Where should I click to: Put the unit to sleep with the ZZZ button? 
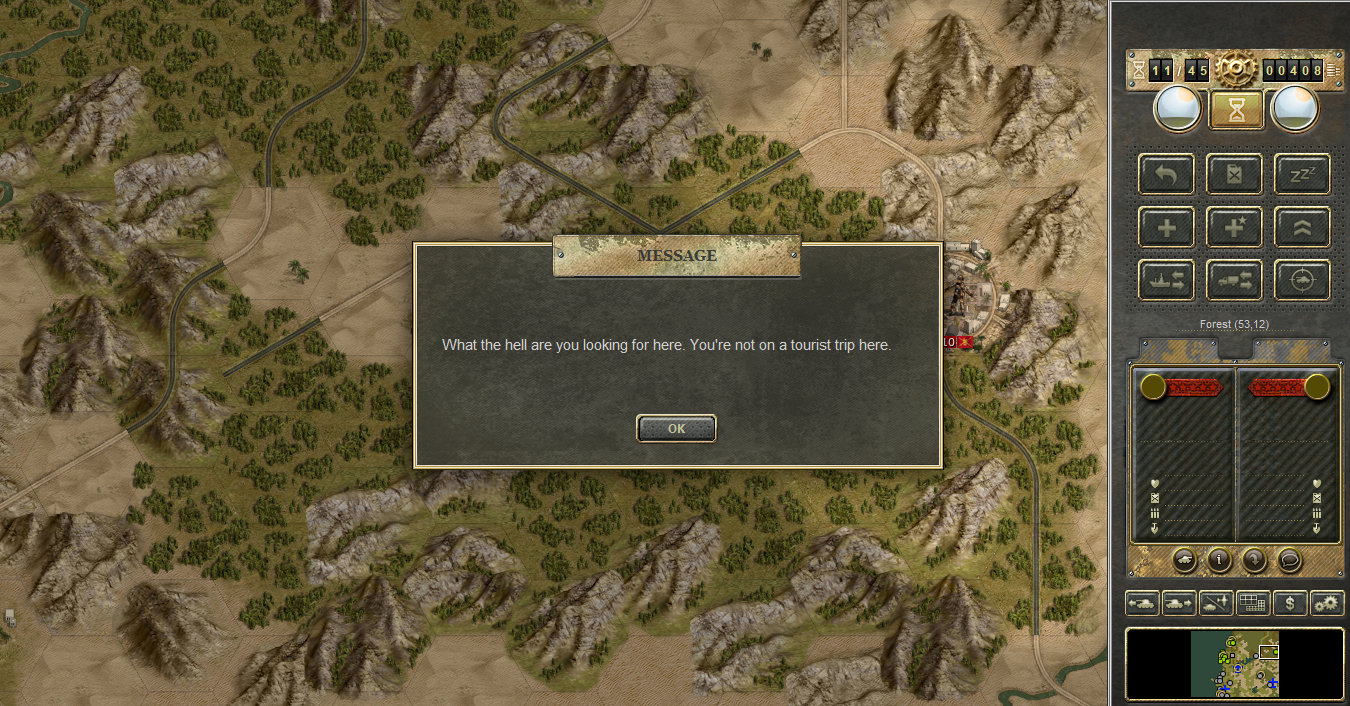click(1302, 174)
